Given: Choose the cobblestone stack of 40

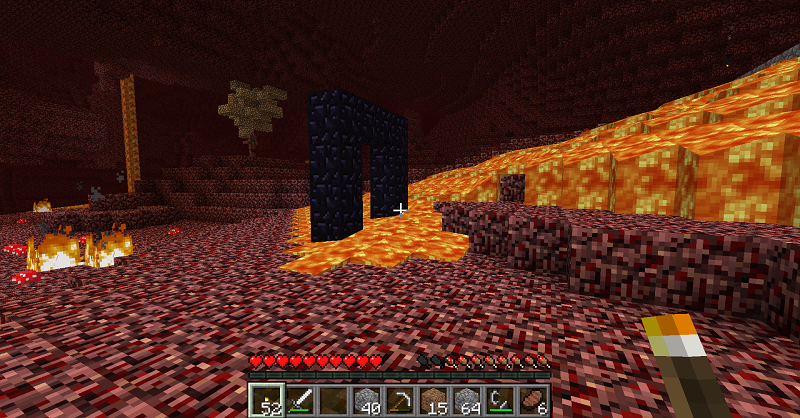Looking at the screenshot, I should (x=367, y=400).
